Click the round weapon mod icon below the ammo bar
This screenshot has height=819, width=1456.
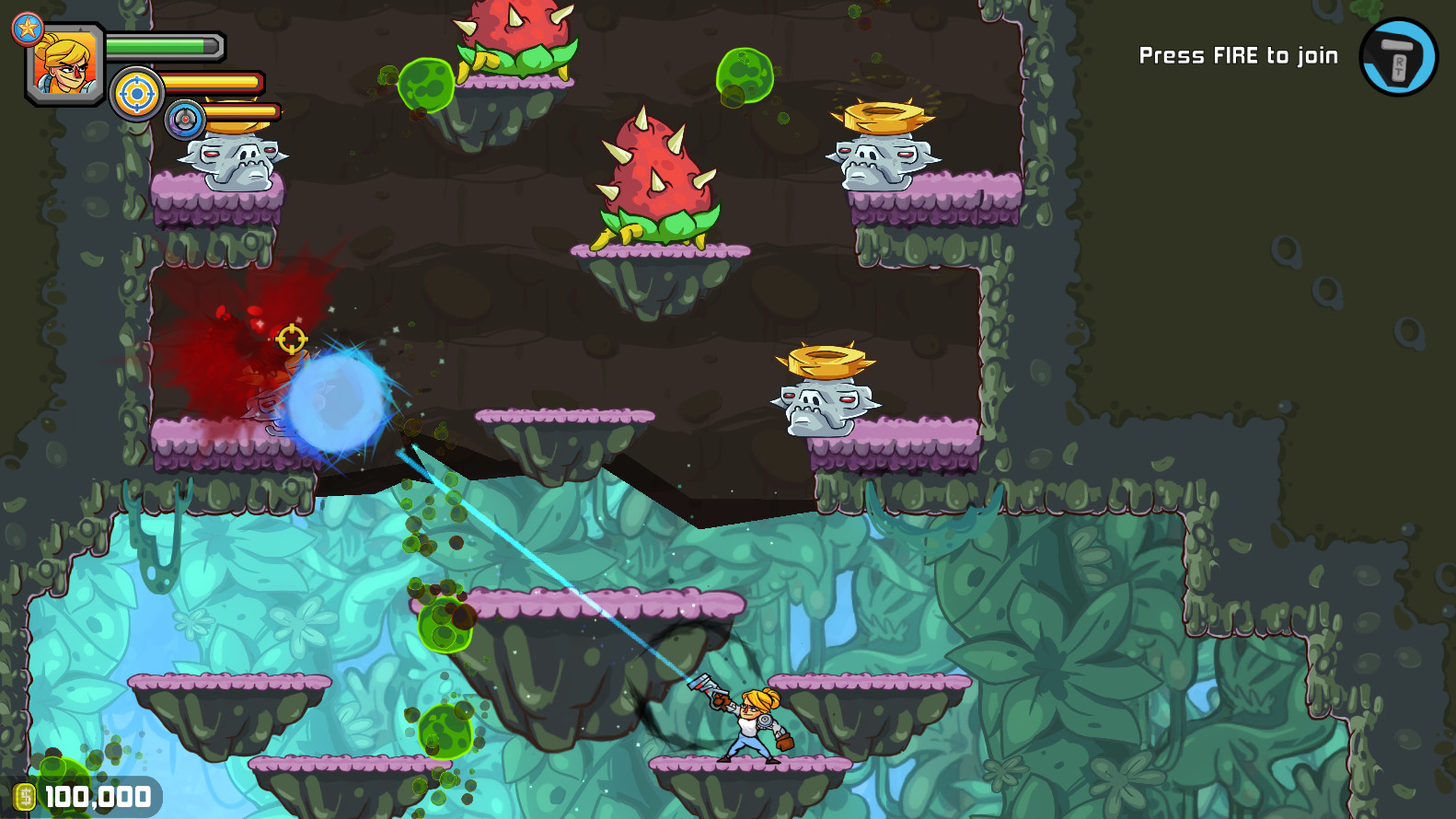[184, 118]
